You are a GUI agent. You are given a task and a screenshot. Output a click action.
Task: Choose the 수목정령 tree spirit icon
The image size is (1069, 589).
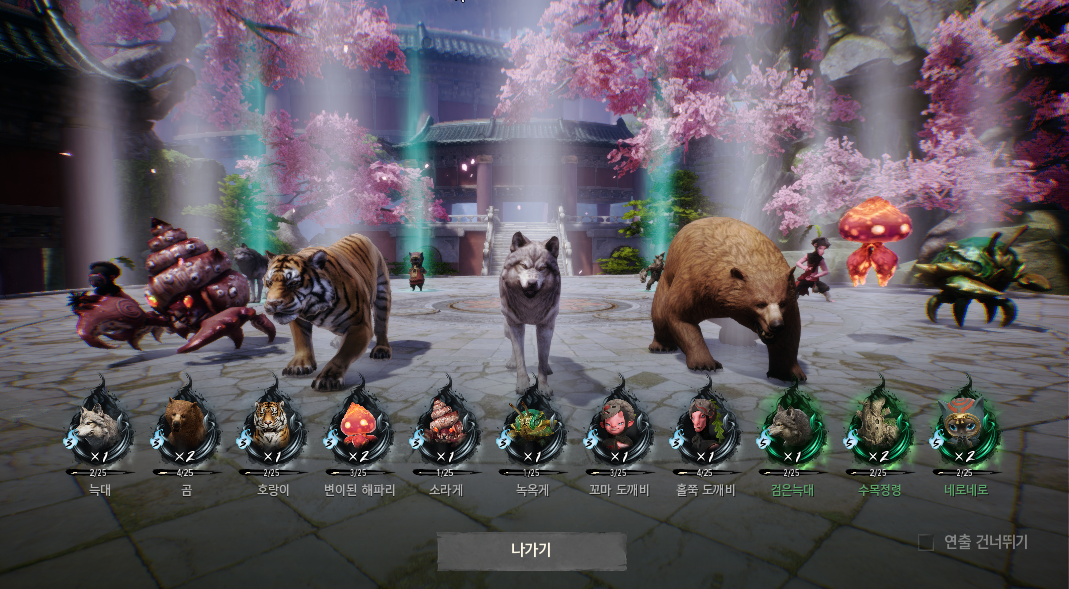(879, 425)
